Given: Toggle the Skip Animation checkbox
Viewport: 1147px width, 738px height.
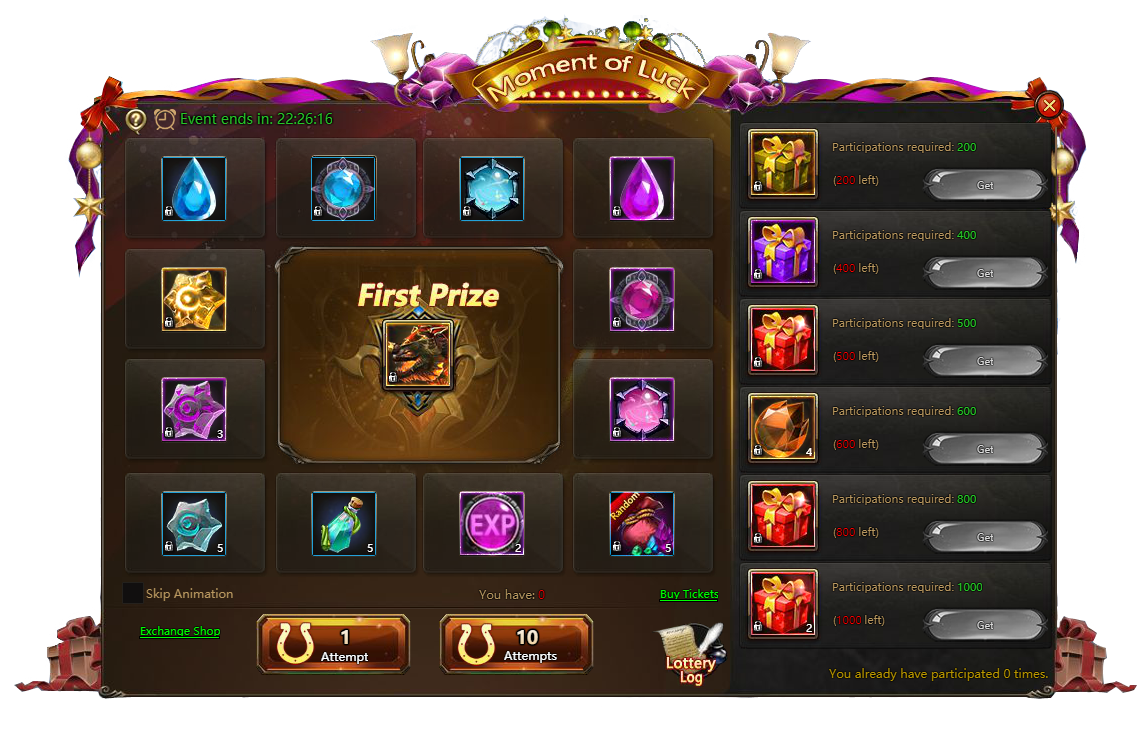Looking at the screenshot, I should click(133, 593).
